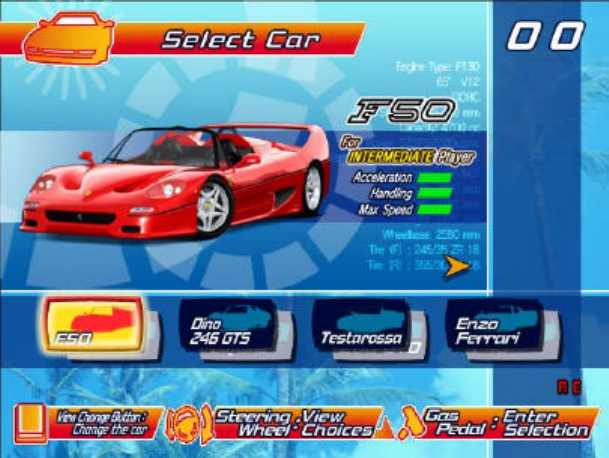Click the orange arrow beside tire specs
609x458 pixels.
click(x=458, y=265)
